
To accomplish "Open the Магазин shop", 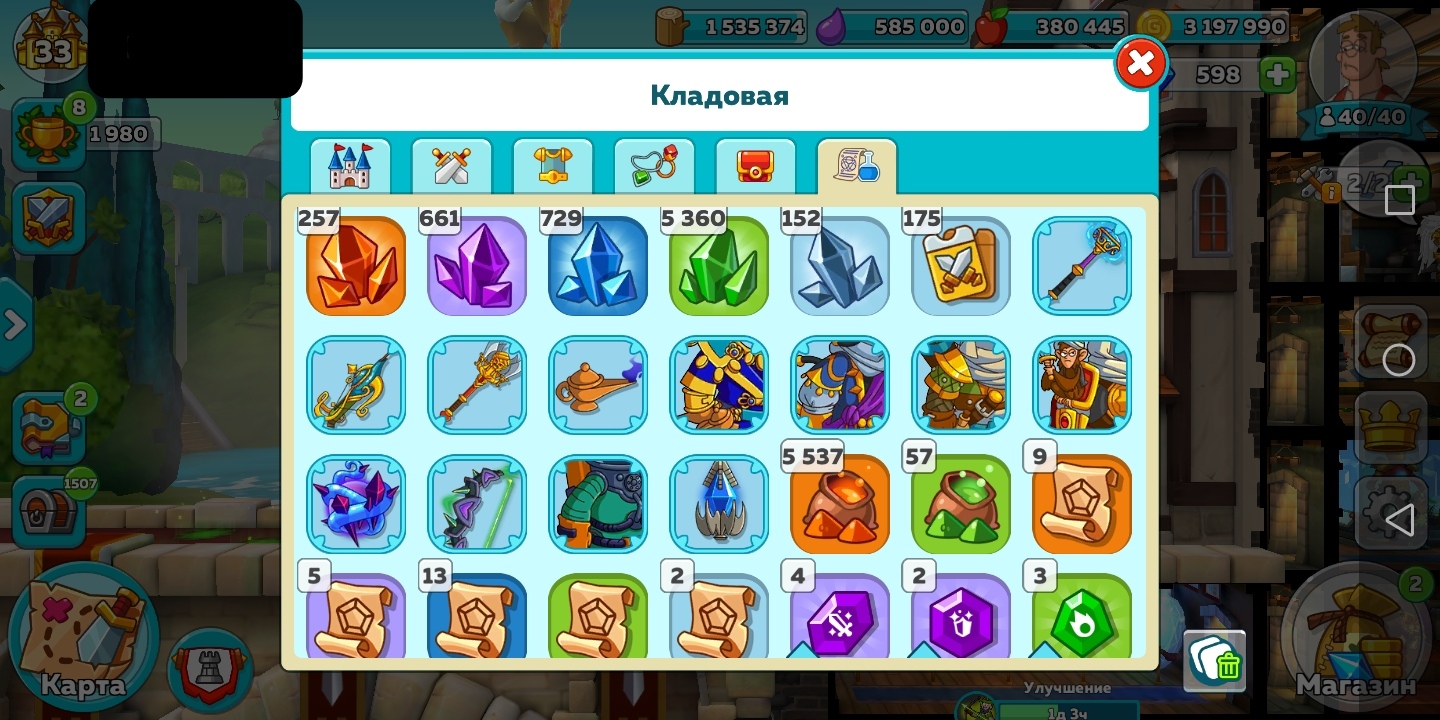I will (x=1357, y=640).
